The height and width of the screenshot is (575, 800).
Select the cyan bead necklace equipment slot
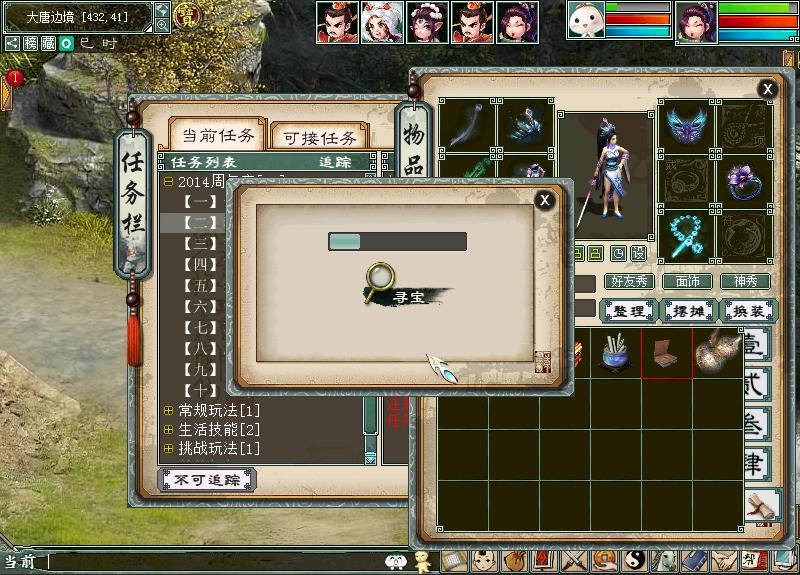coord(686,236)
